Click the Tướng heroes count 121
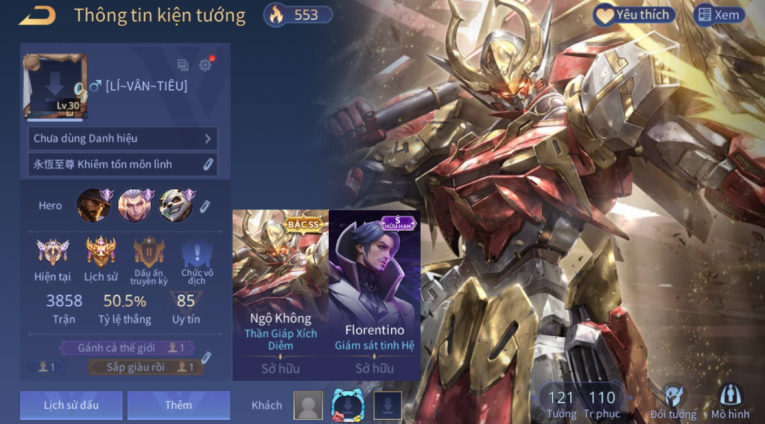This screenshot has width=765, height=424. [x=561, y=403]
